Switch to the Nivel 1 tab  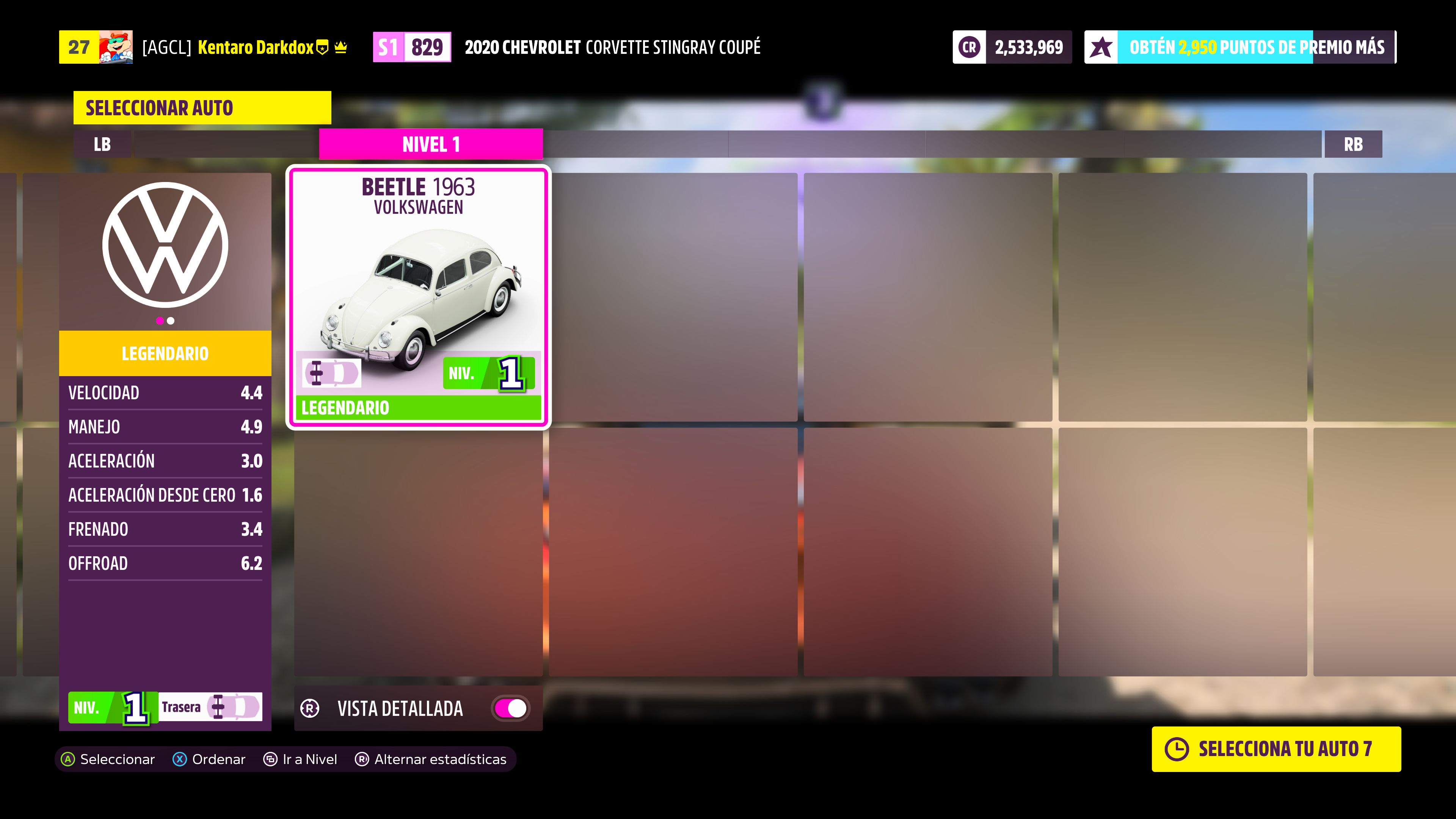pyautogui.click(x=431, y=144)
